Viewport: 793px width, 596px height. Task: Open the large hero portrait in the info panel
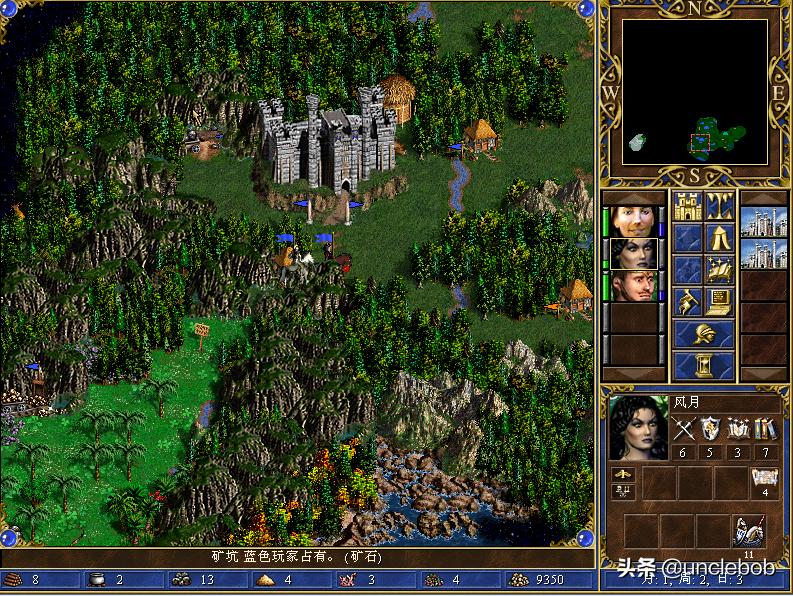639,428
